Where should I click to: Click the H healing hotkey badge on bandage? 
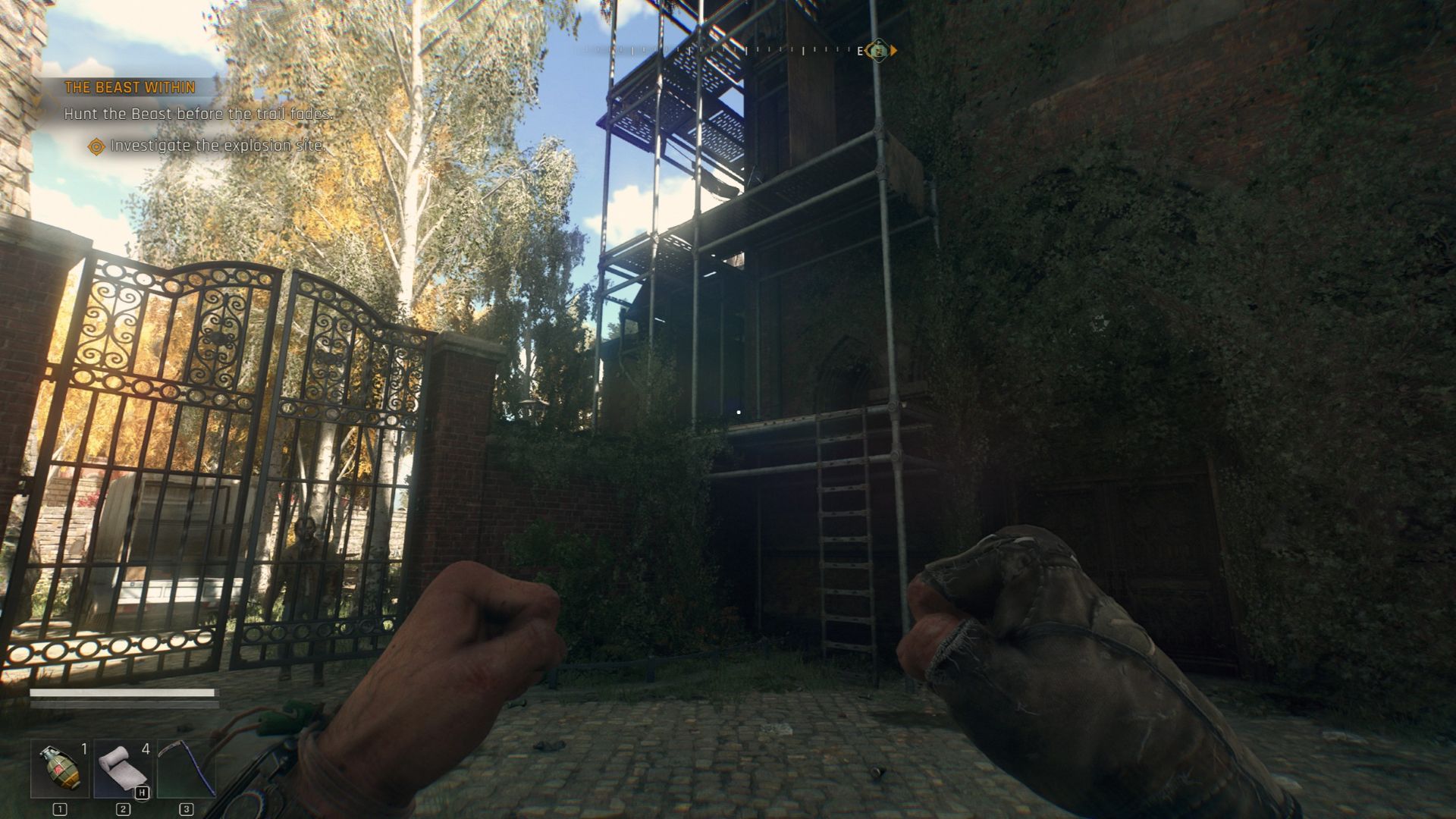pyautogui.click(x=143, y=792)
